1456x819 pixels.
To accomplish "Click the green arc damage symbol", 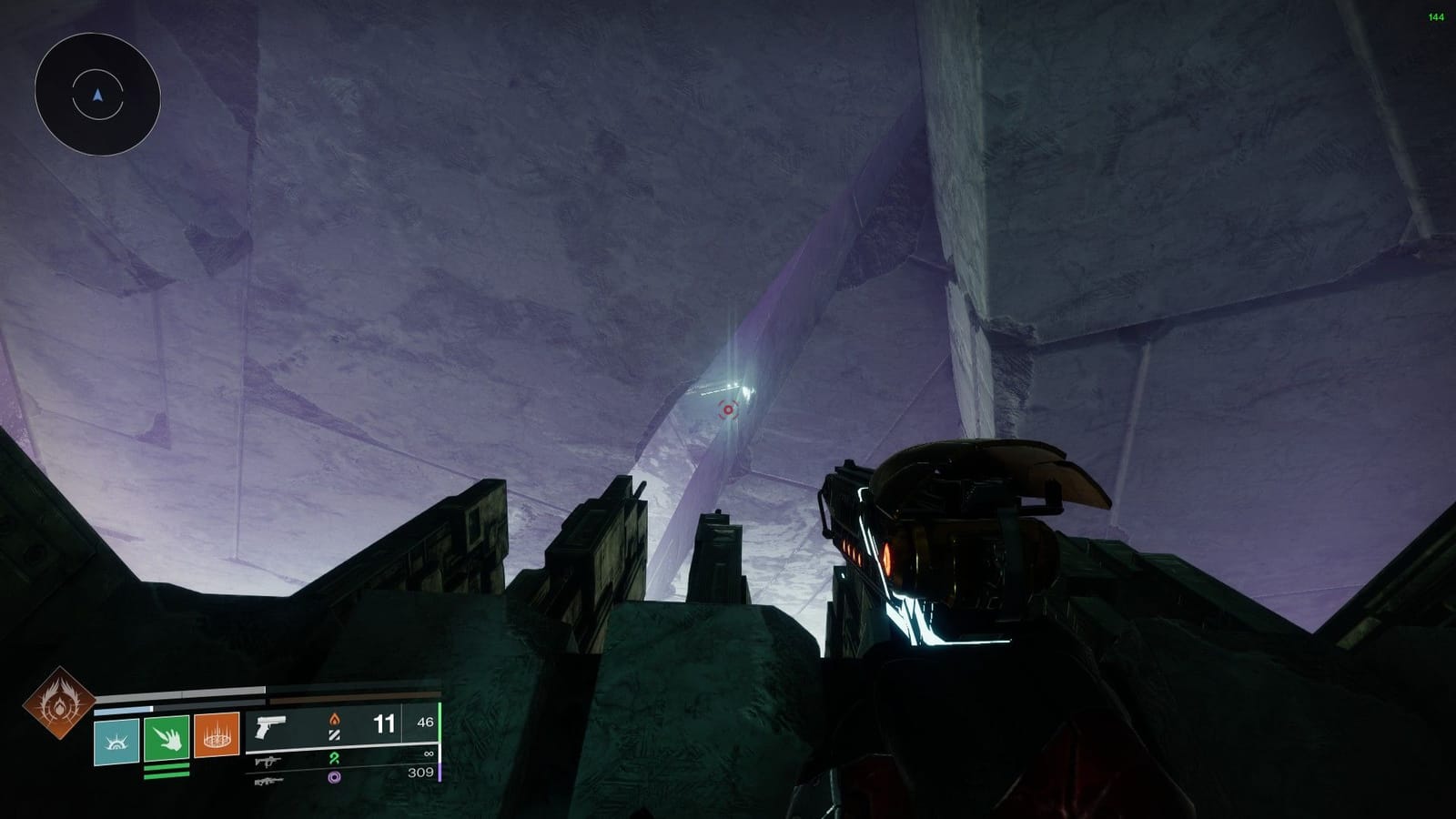I will (x=334, y=759).
